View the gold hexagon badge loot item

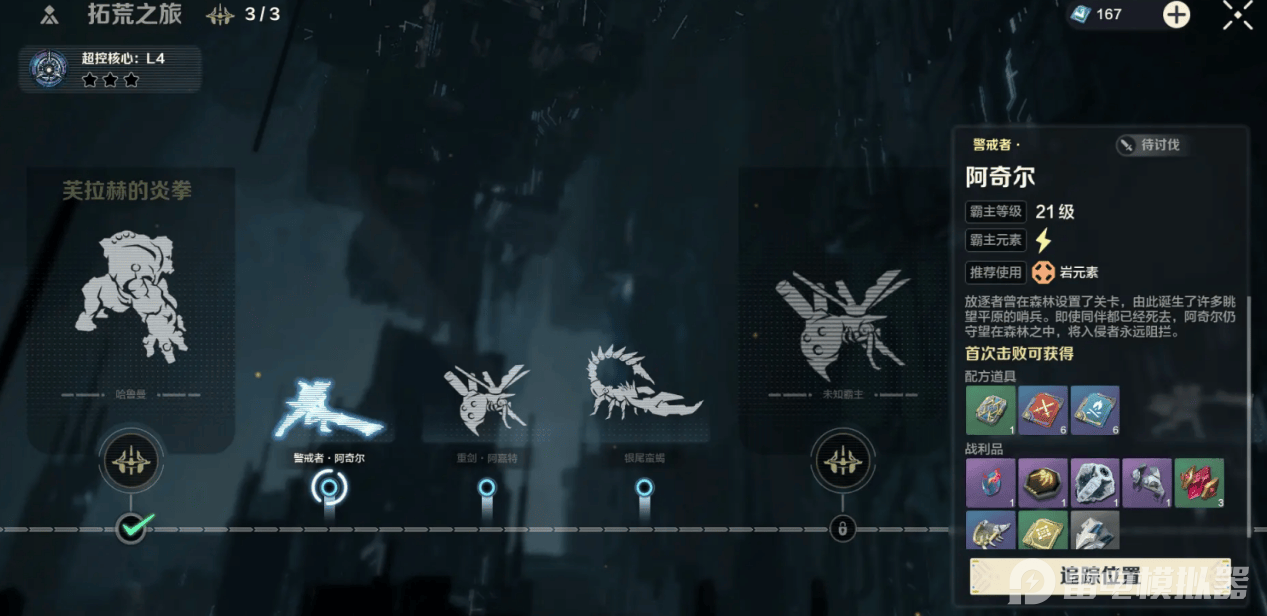coord(1043,483)
